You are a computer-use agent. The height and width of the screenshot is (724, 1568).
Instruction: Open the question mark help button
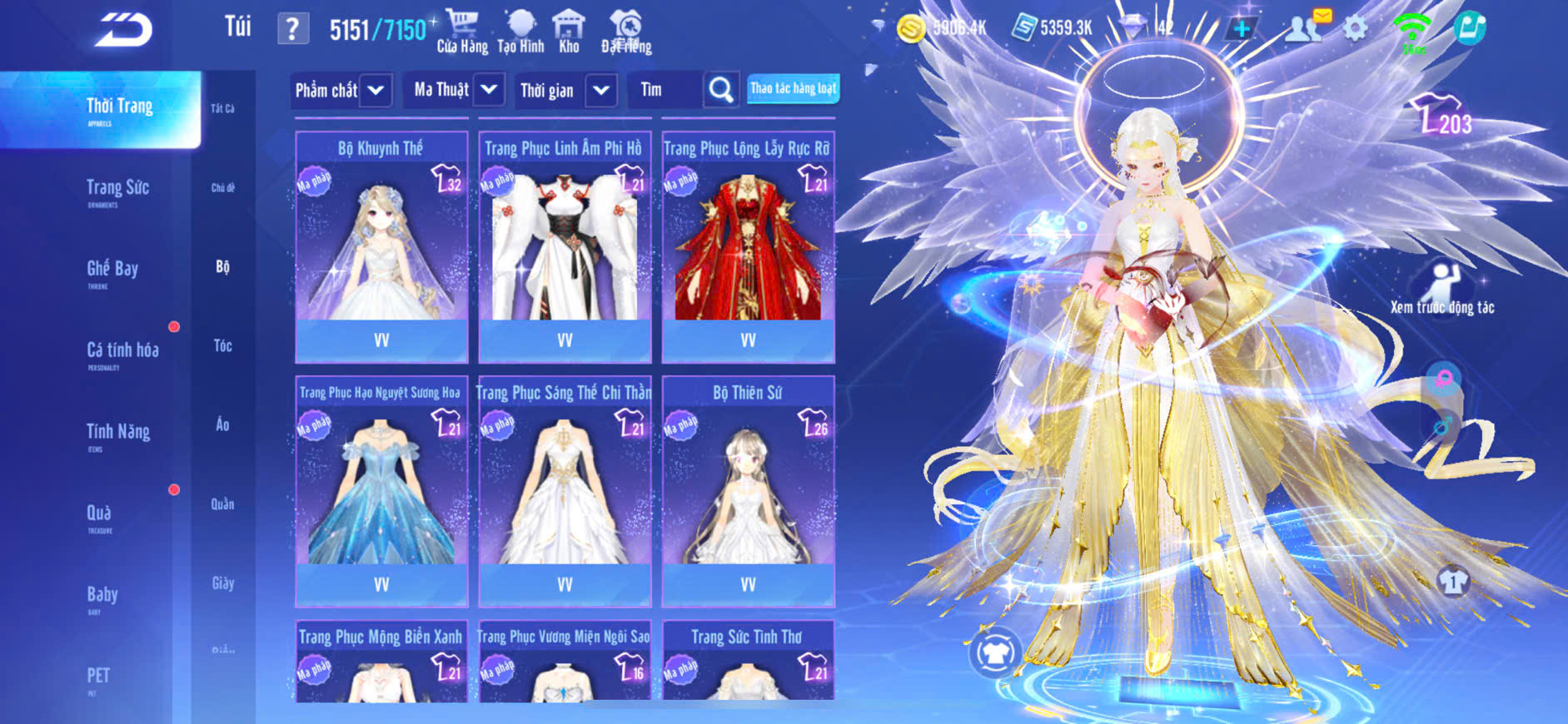click(x=292, y=29)
